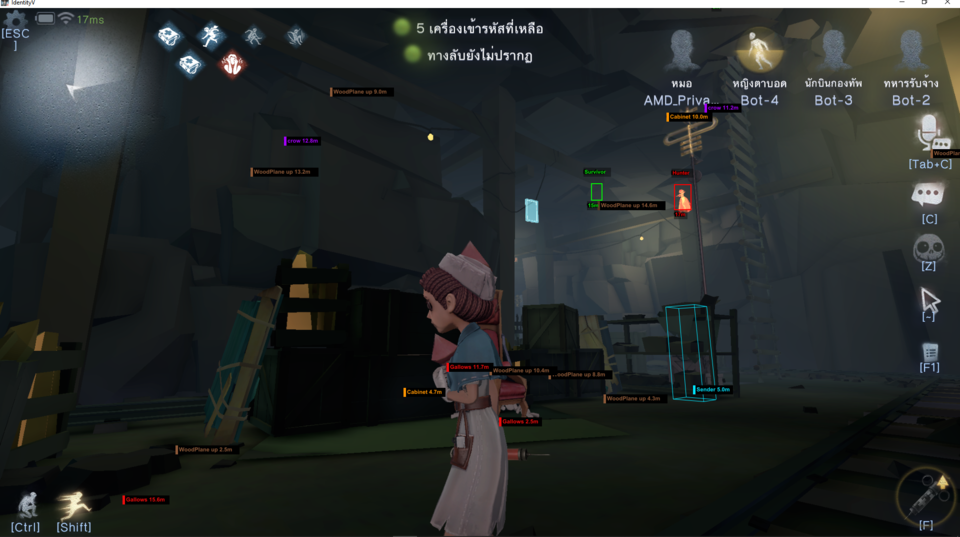Viewport: 960px width, 537px height.
Task: Open settings with the gear icon
Action: click(15, 19)
